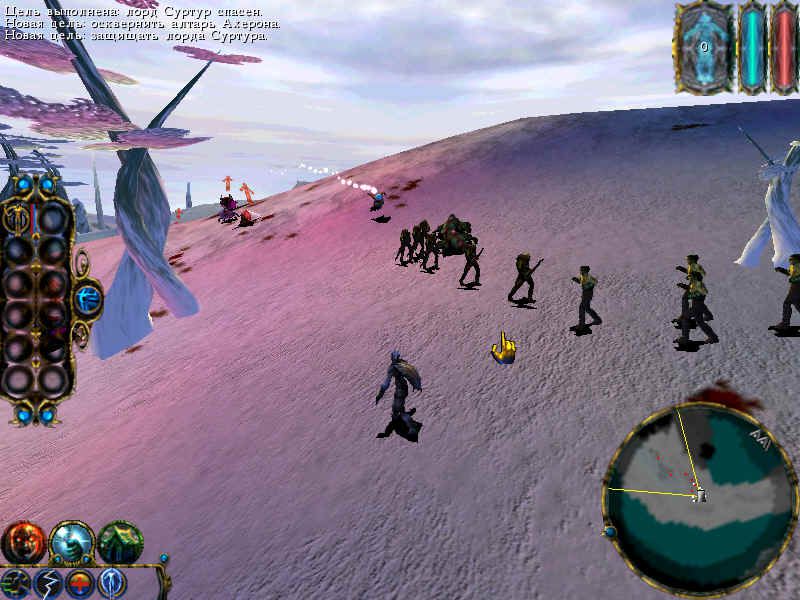
Task: Cast the green streaks spell icon
Action: pos(16,583)
